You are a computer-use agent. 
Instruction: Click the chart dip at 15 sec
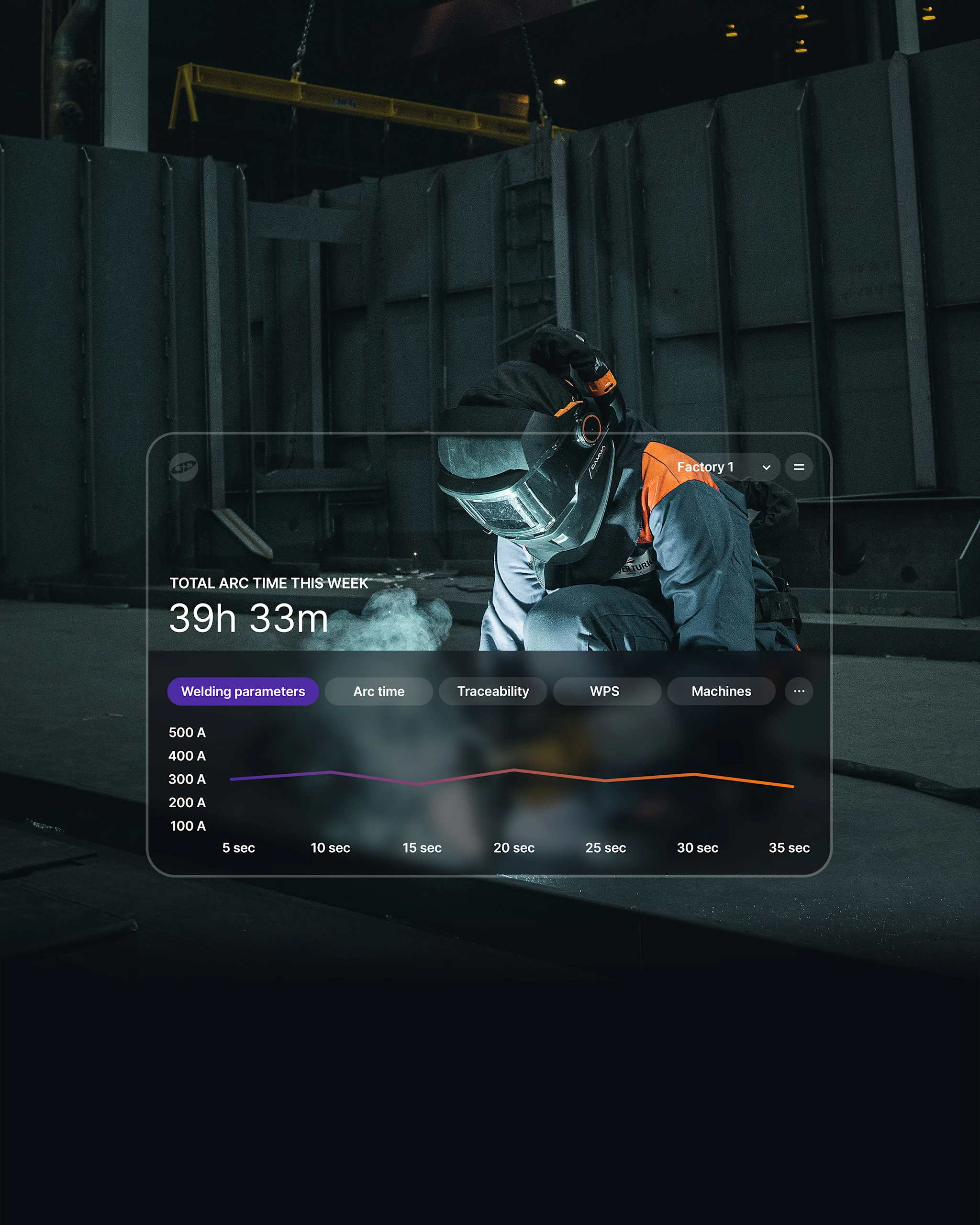point(419,784)
